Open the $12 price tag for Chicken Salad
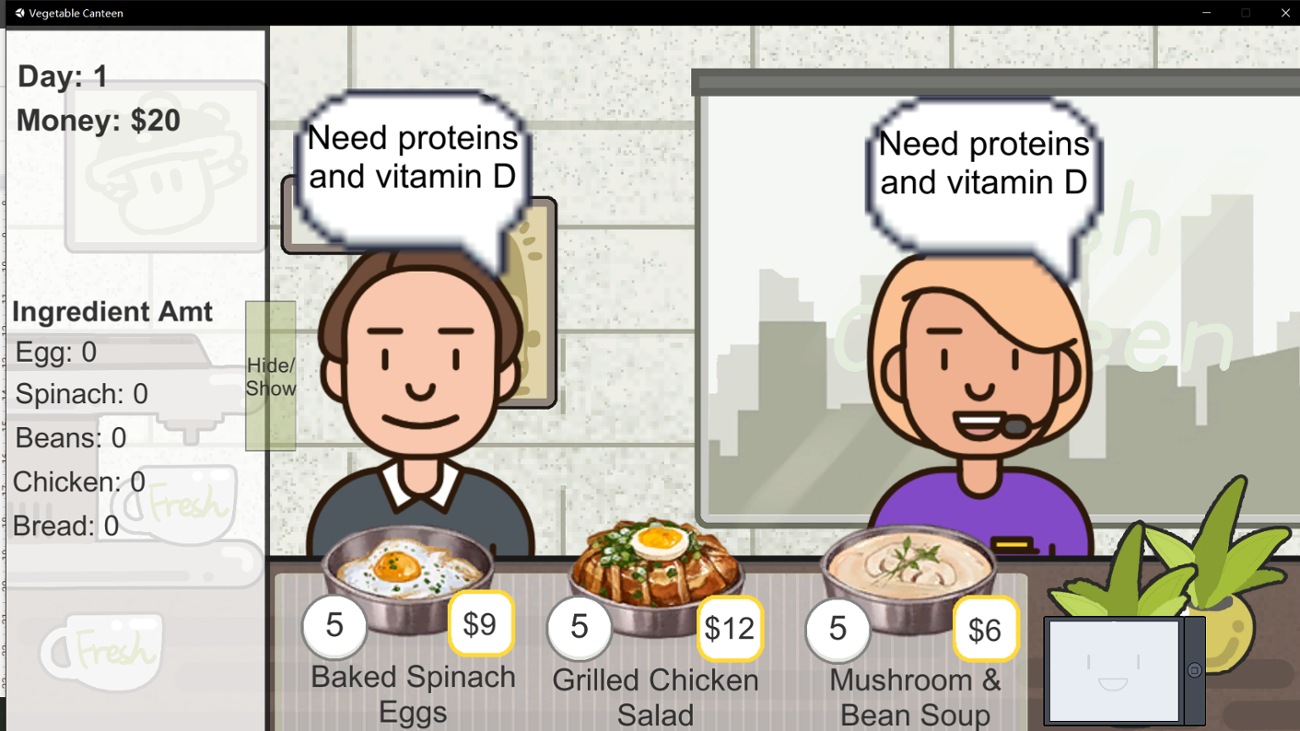 [x=732, y=629]
